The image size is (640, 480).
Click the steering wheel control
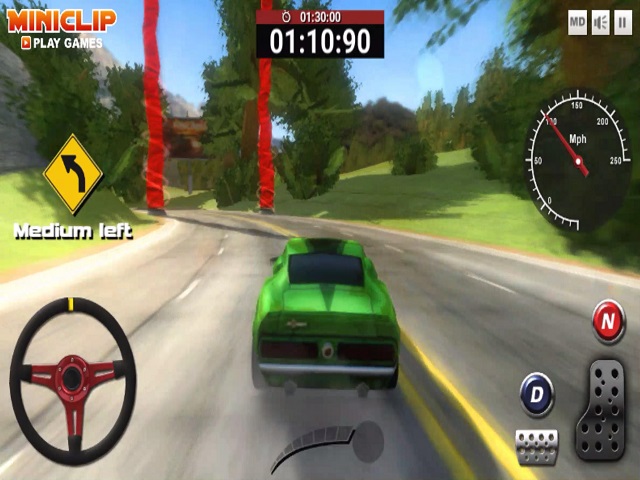(72, 379)
